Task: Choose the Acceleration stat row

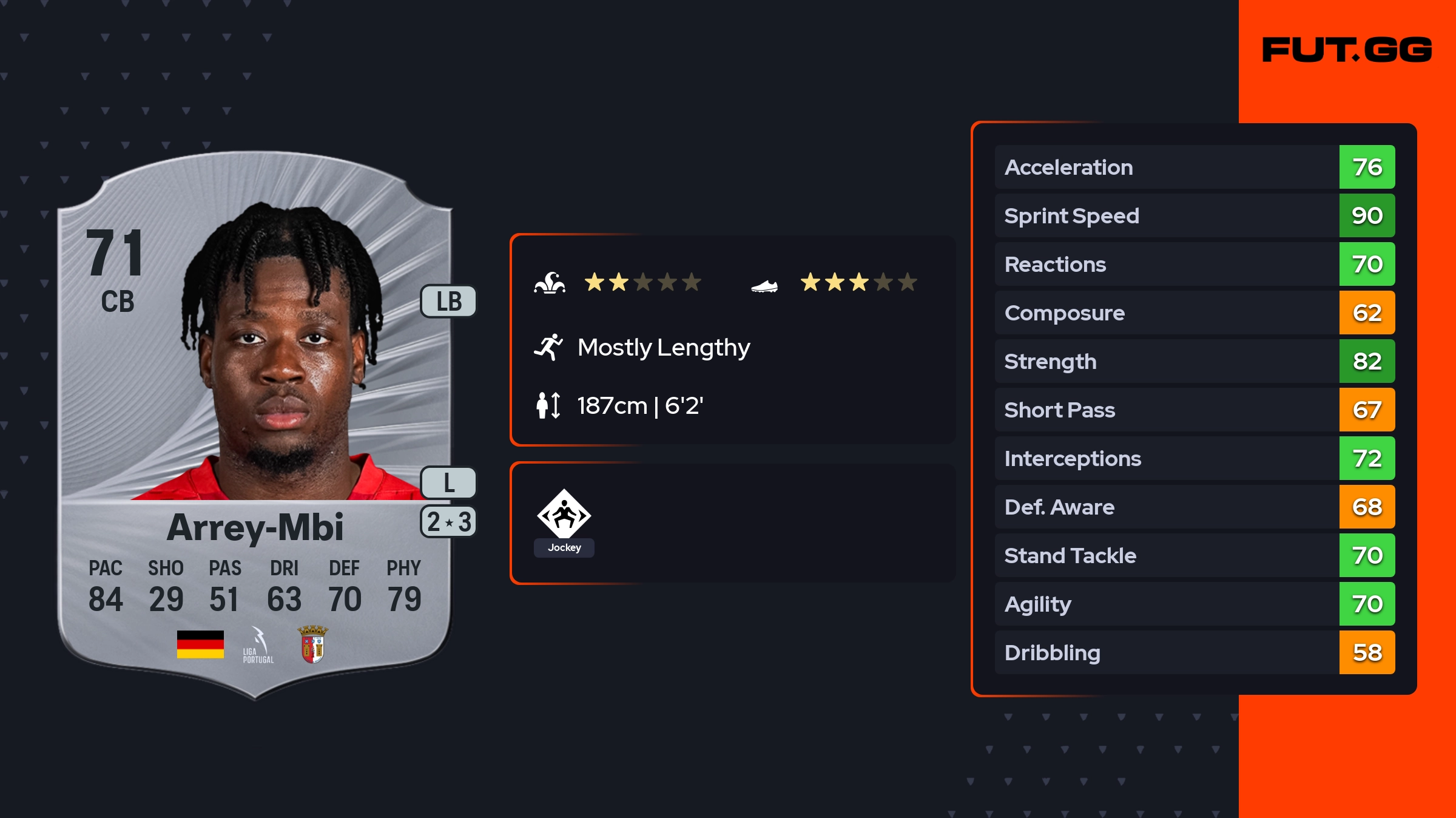Action: pyautogui.click(x=1195, y=167)
